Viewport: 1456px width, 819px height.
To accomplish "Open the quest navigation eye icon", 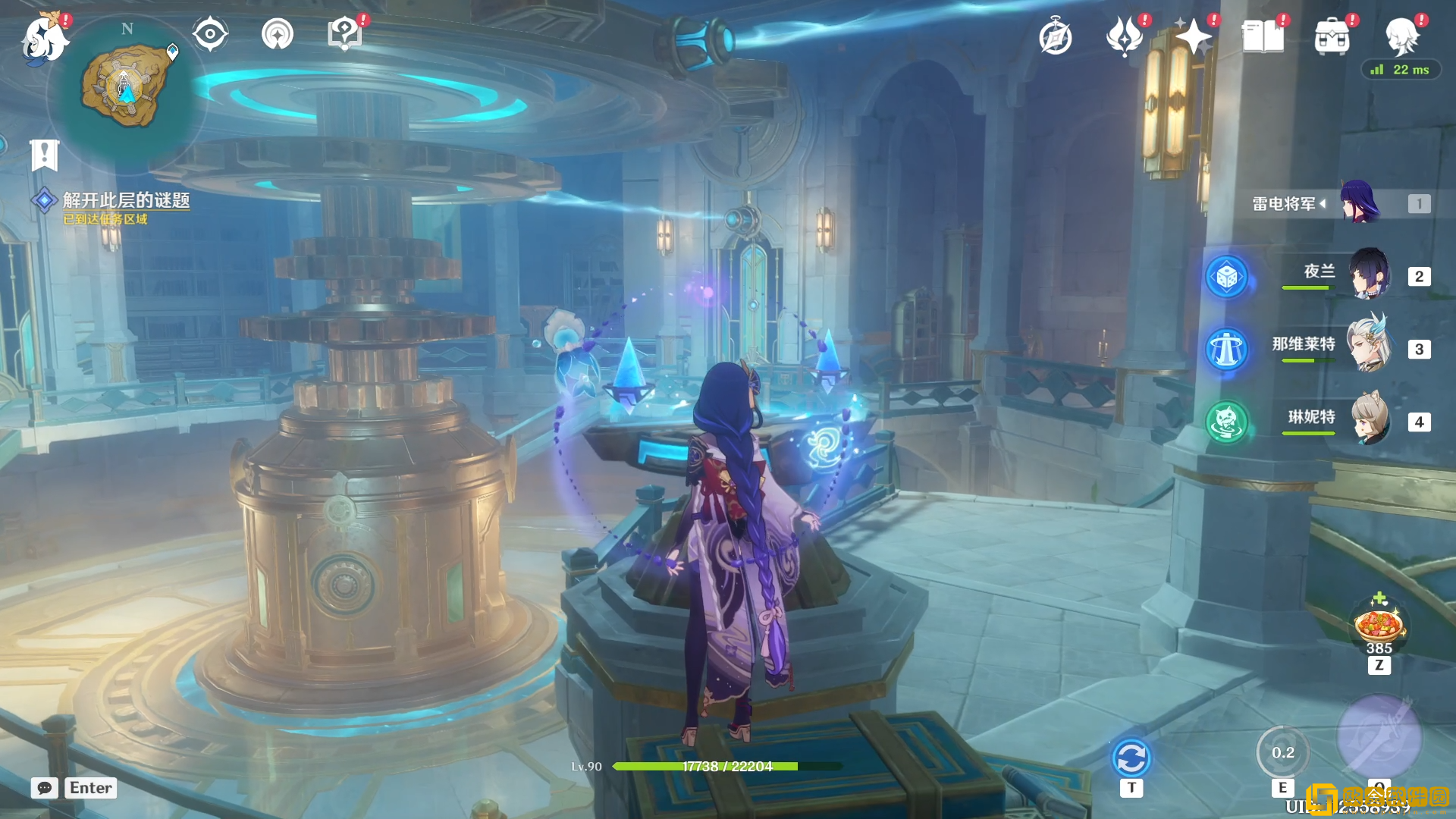I will tap(210, 34).
